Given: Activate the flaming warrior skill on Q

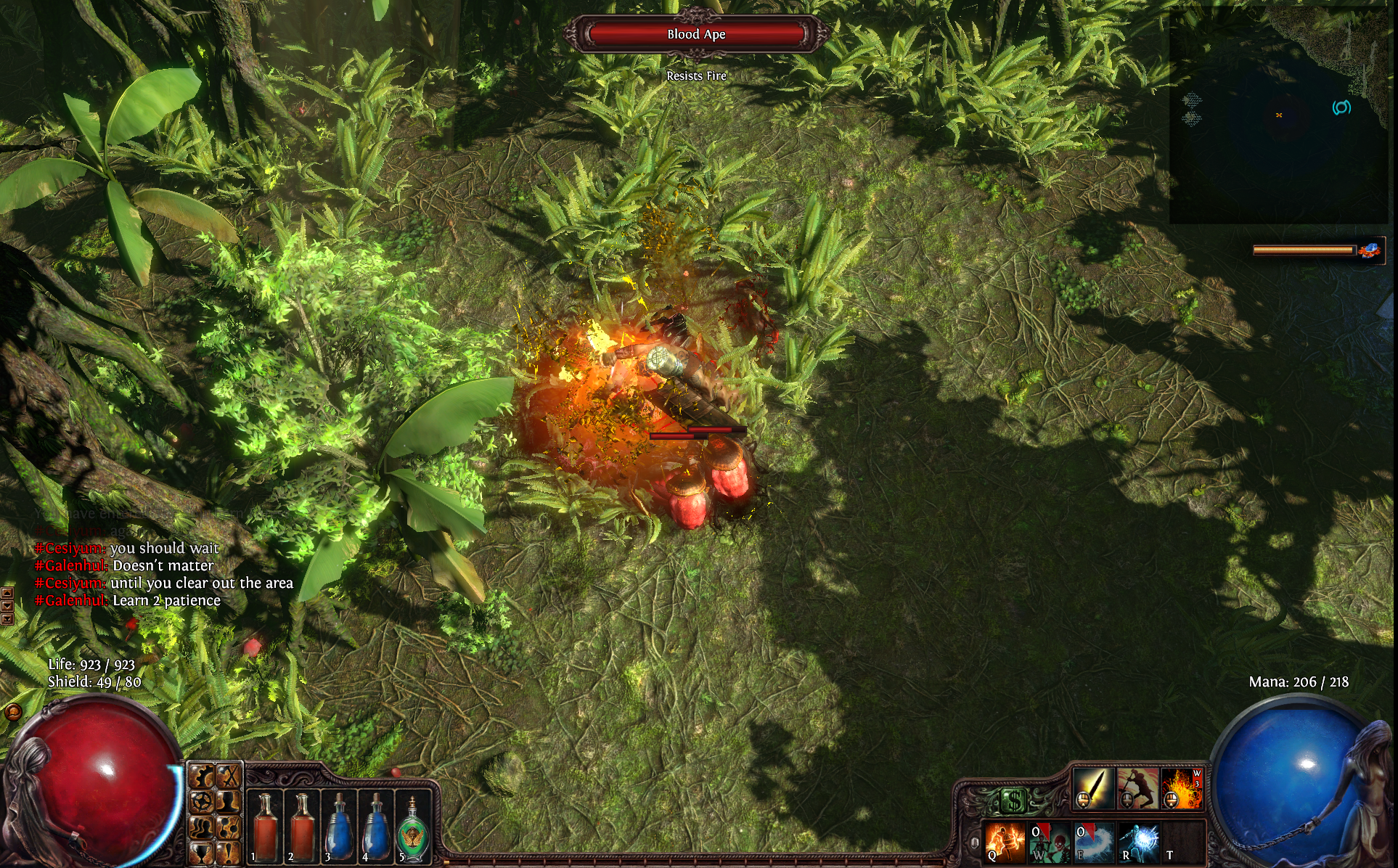Looking at the screenshot, I should [x=1005, y=842].
